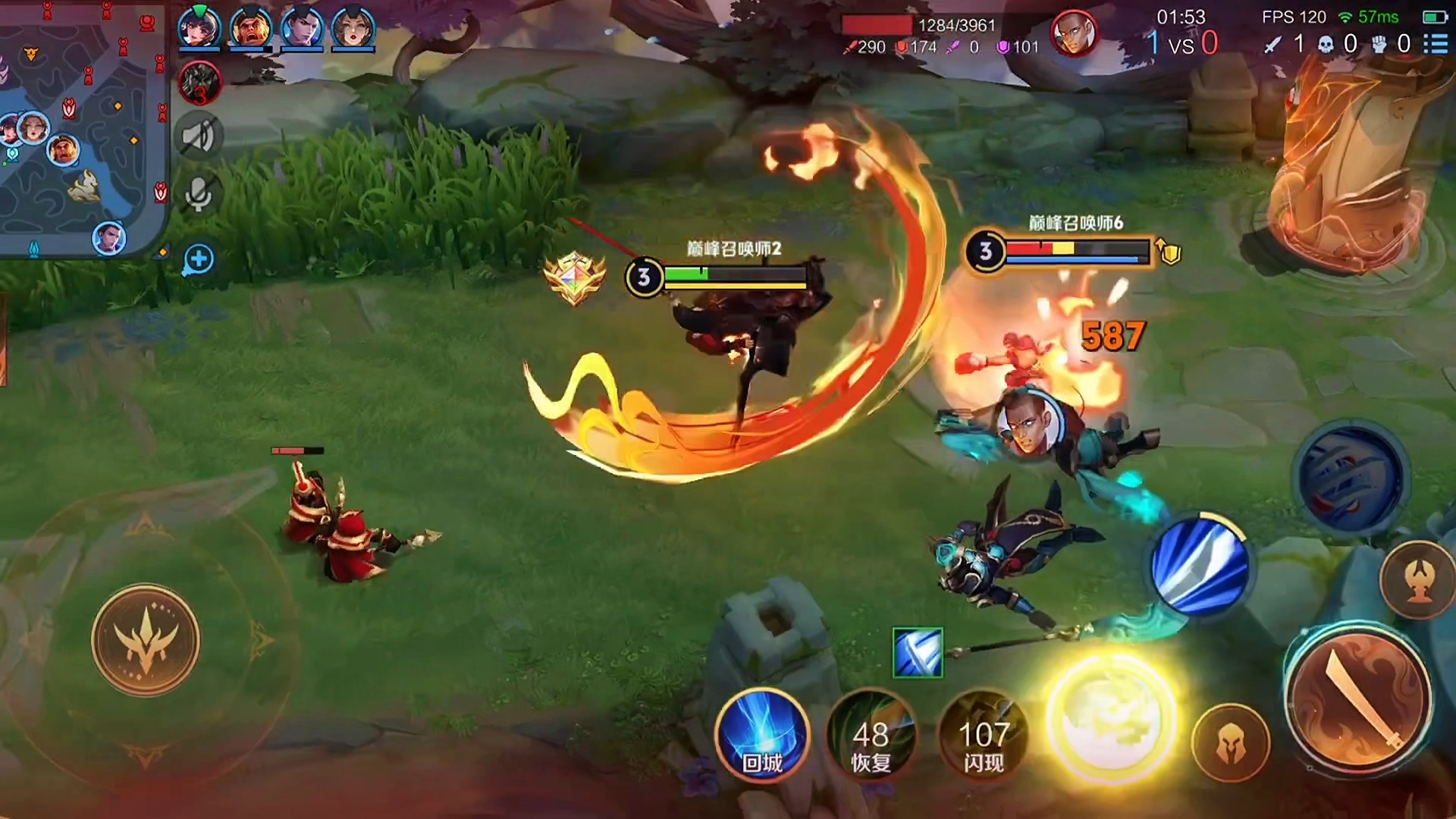
Task: Cast the glowing yellow skill
Action: tap(1111, 717)
